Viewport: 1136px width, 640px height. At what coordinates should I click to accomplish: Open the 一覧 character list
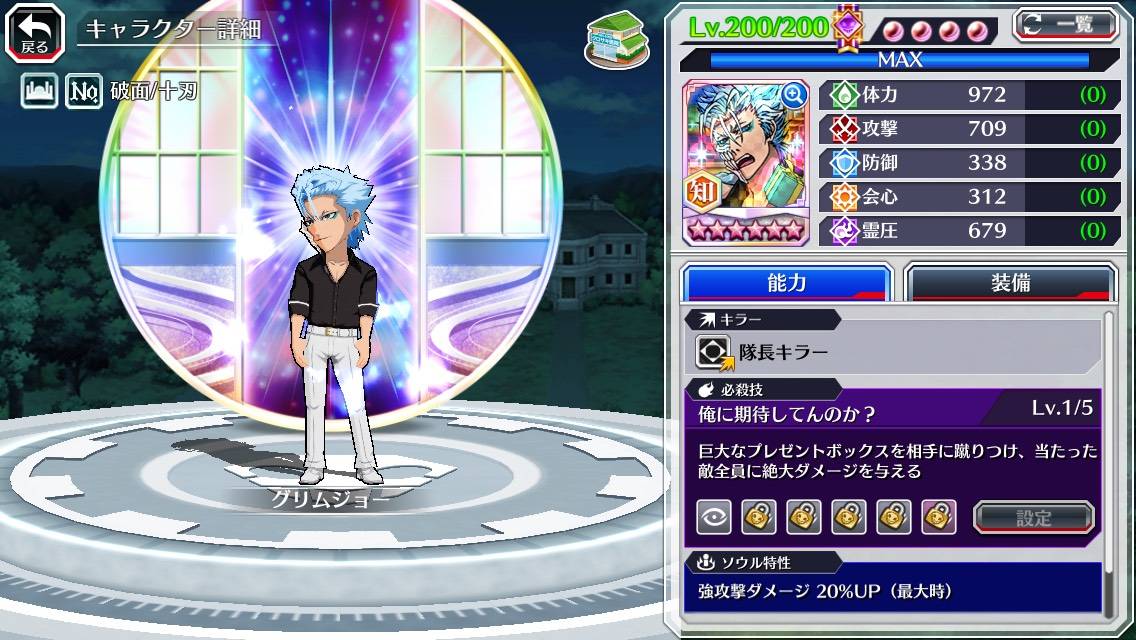[1065, 24]
